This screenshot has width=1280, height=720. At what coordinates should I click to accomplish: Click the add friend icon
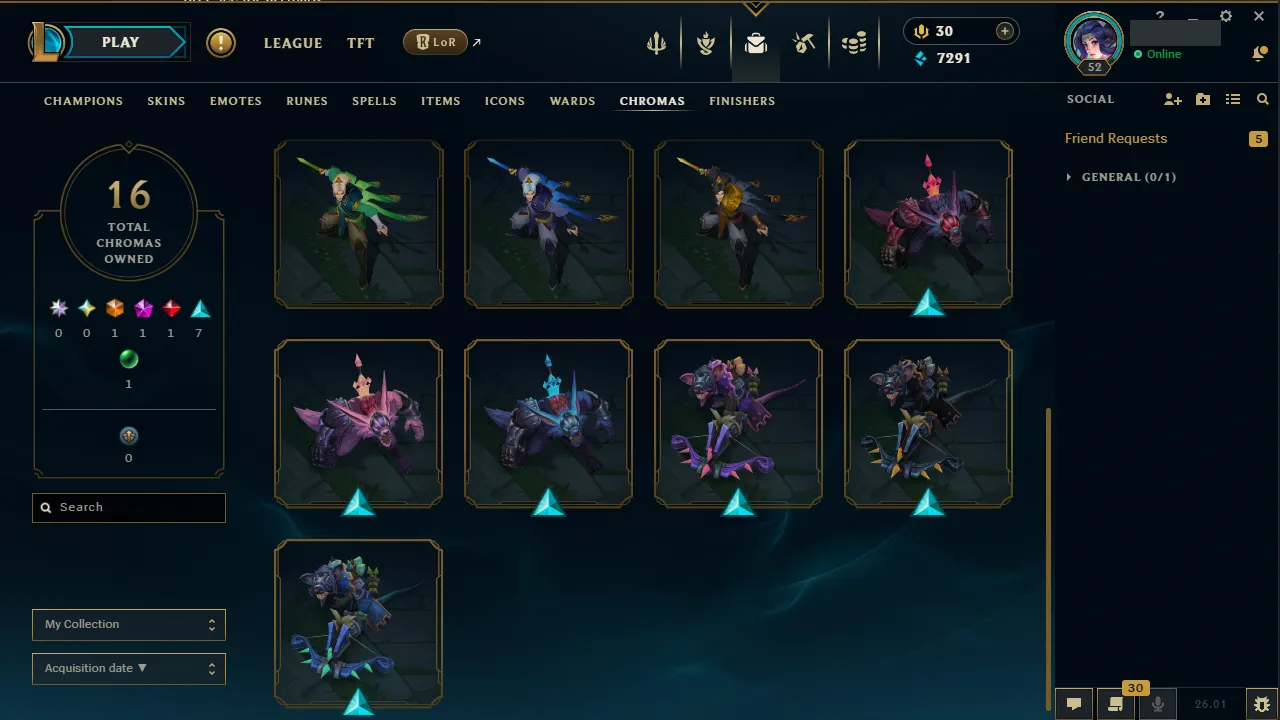(x=1172, y=99)
